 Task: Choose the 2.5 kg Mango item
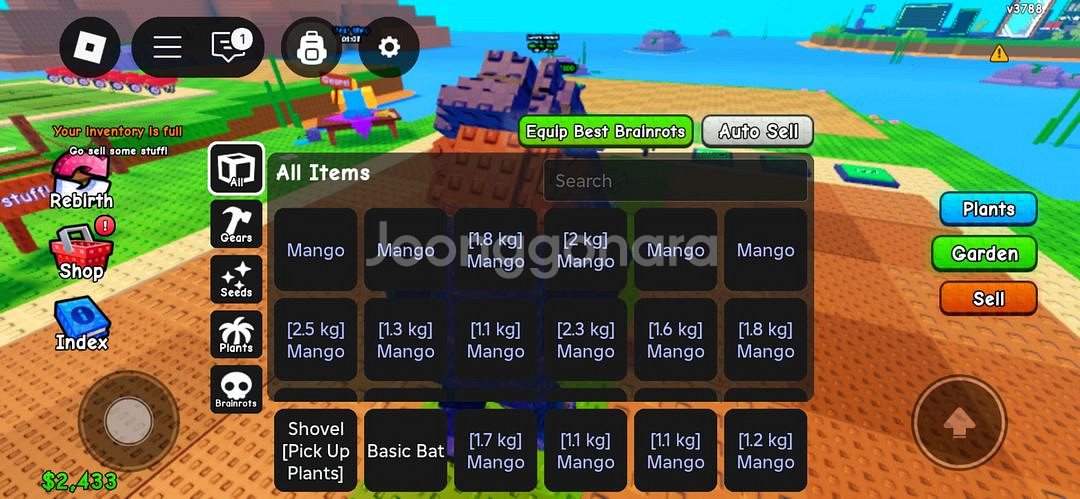pyautogui.click(x=316, y=340)
